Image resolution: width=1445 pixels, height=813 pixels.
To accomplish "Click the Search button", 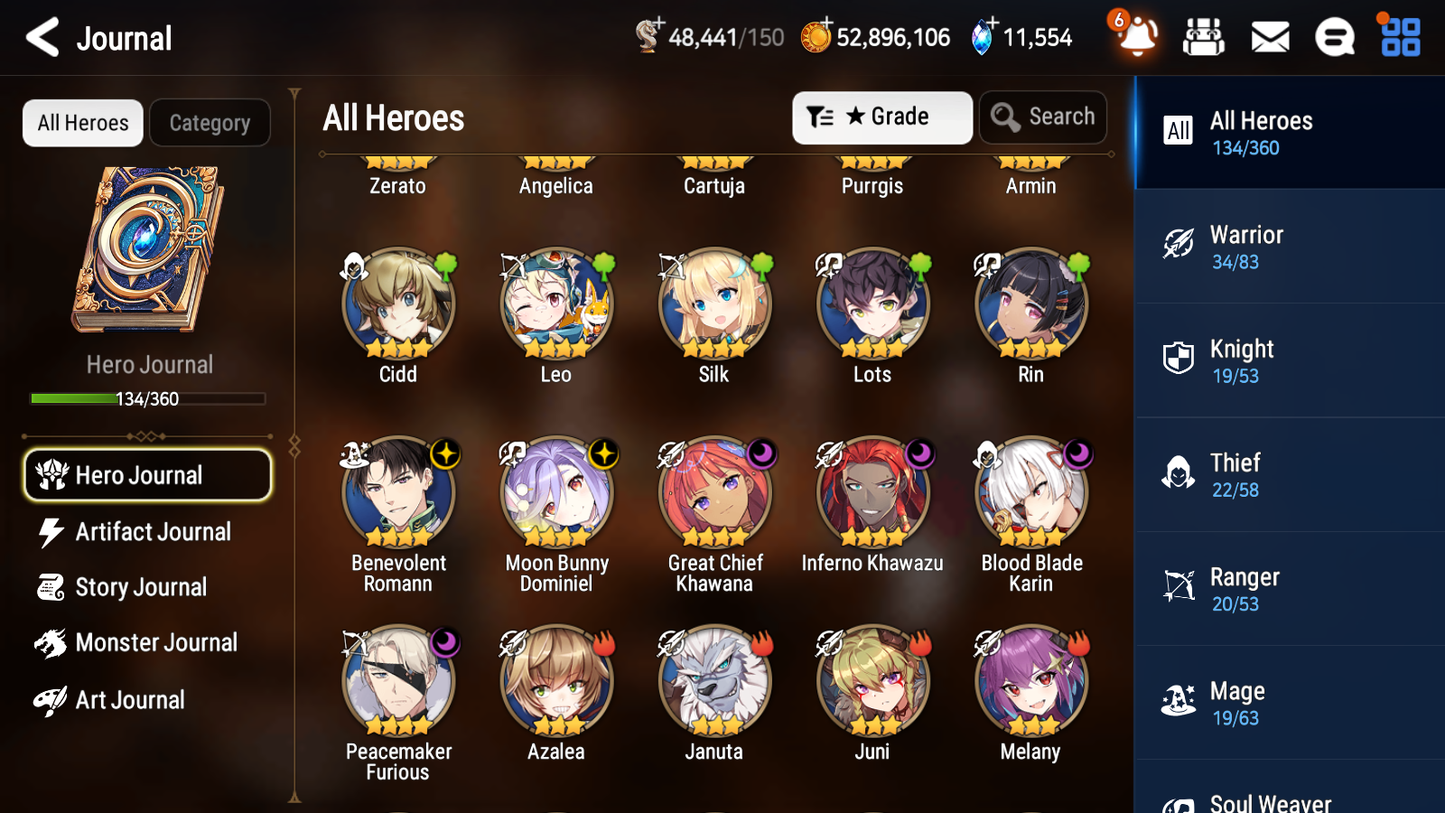I will tap(1043, 117).
